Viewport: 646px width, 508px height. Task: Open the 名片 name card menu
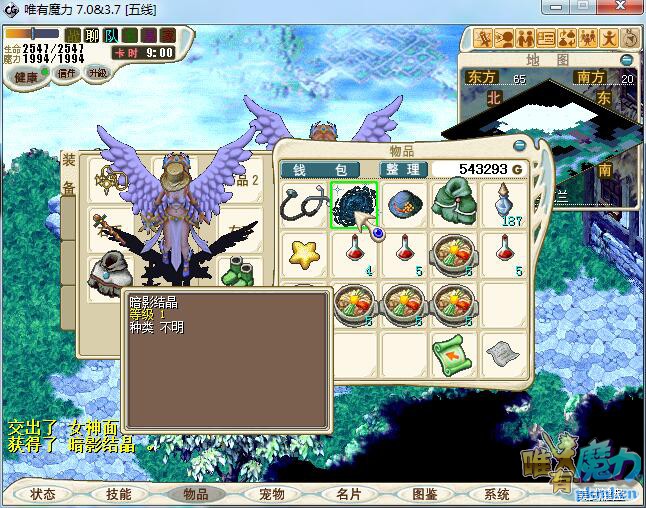click(348, 494)
